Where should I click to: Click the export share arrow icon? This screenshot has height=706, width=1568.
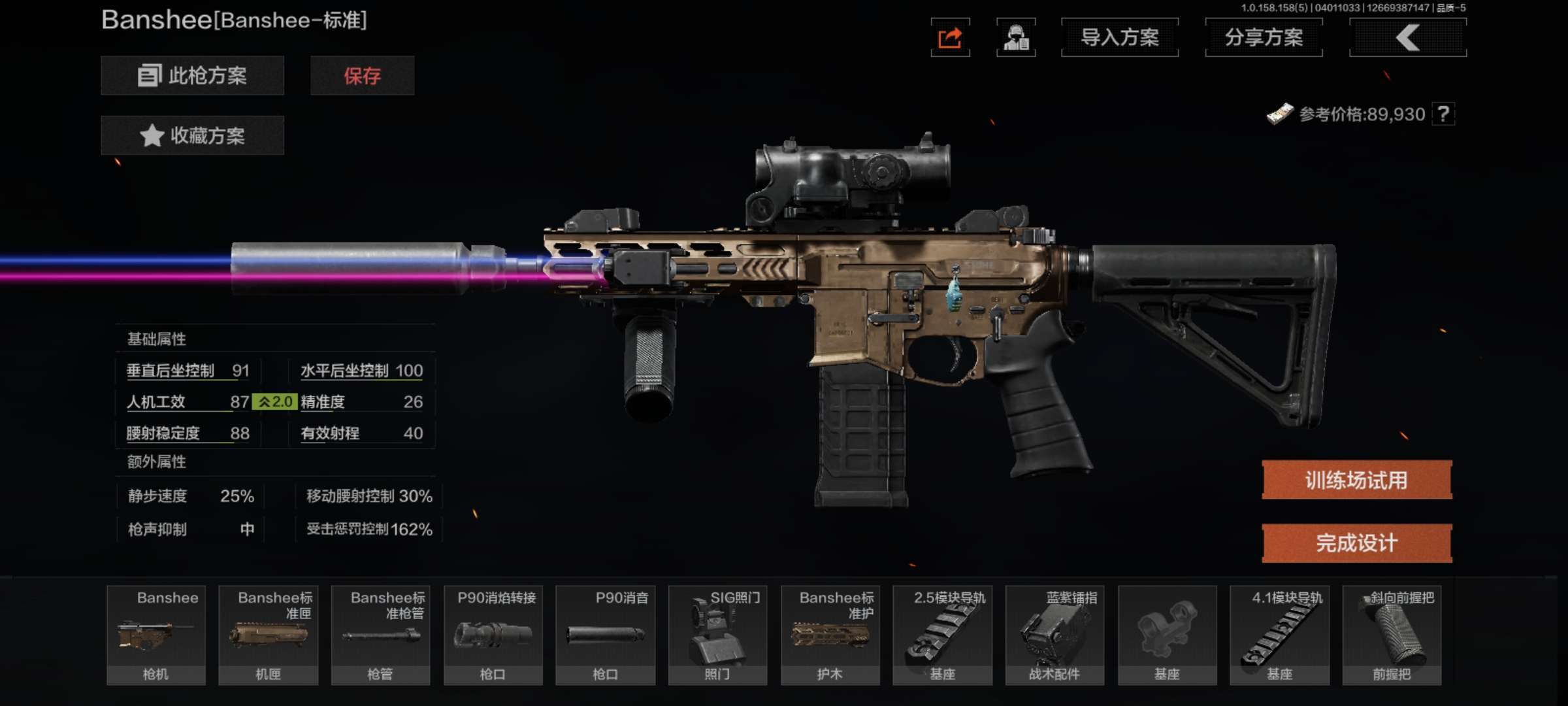point(950,38)
